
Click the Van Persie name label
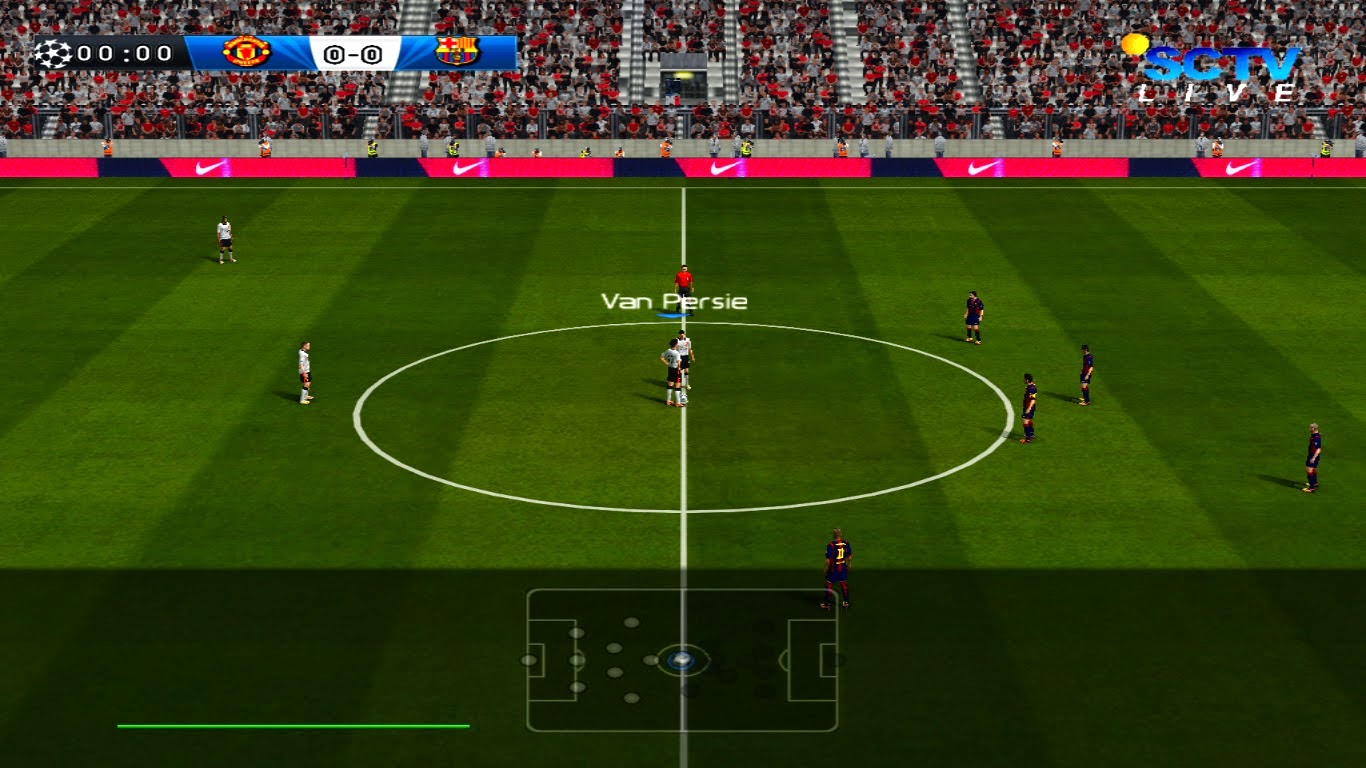pyautogui.click(x=674, y=299)
